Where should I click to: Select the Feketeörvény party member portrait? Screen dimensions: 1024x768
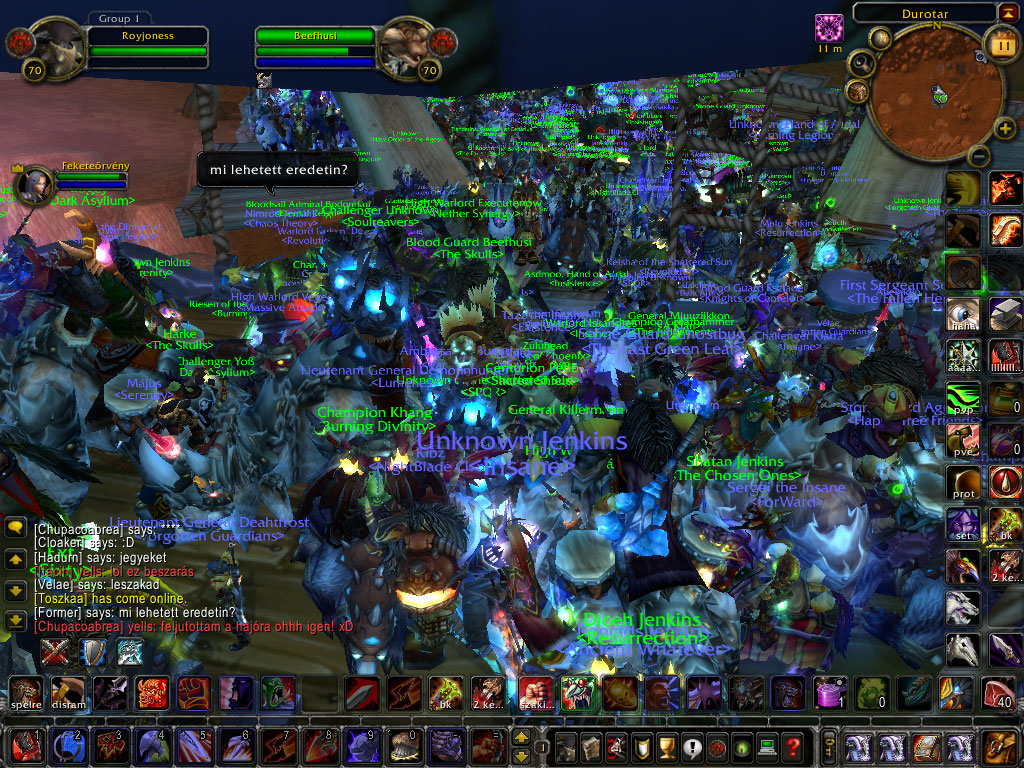coord(30,183)
